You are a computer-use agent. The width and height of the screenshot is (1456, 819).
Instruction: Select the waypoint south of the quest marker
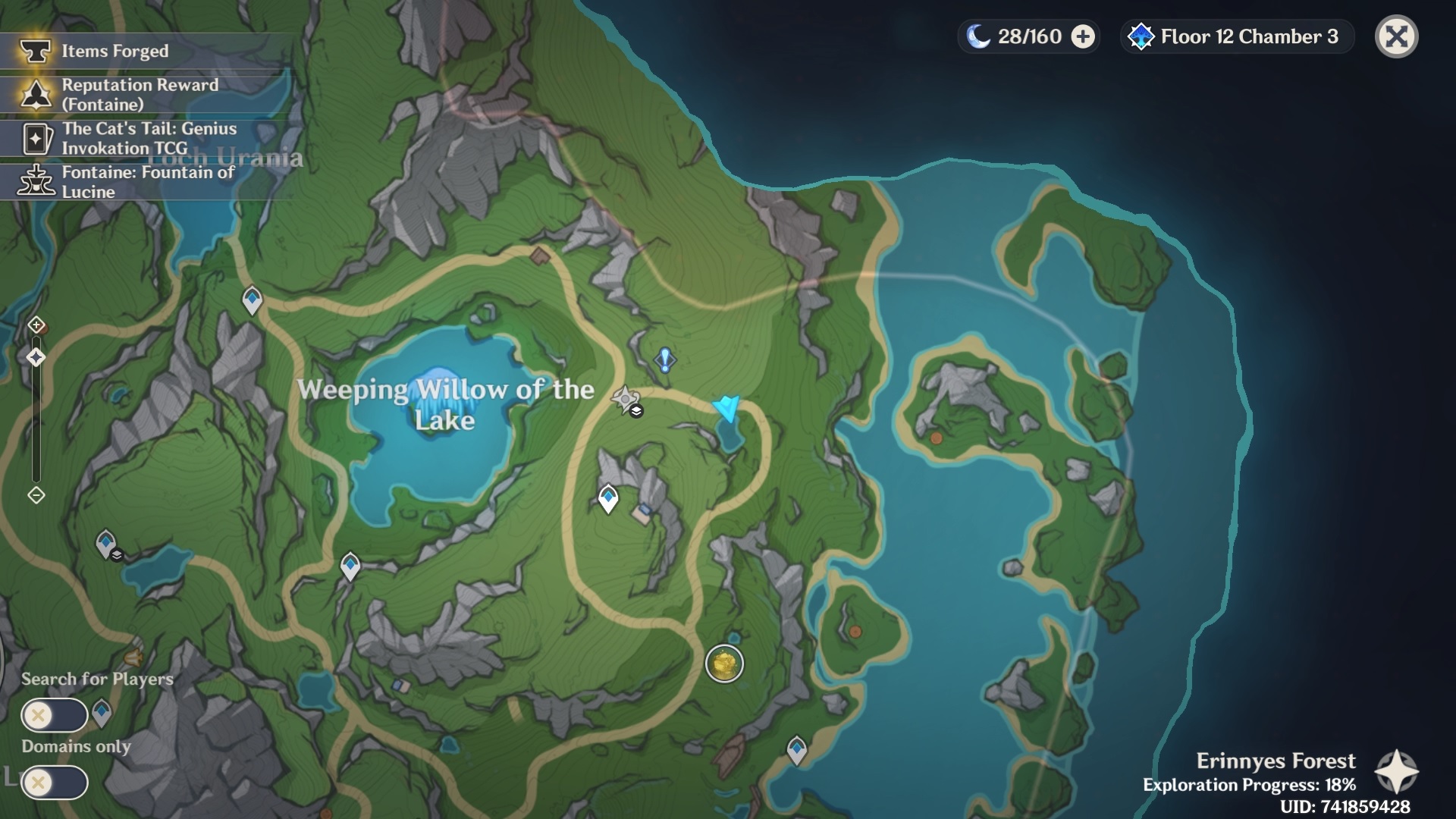[608, 498]
